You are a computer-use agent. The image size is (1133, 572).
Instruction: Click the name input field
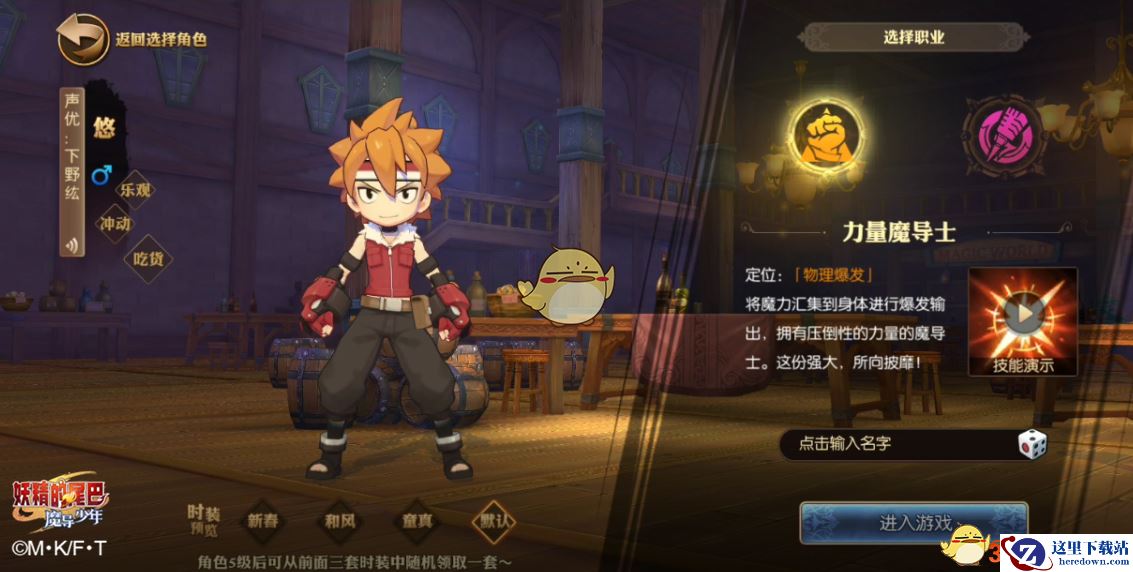point(895,444)
